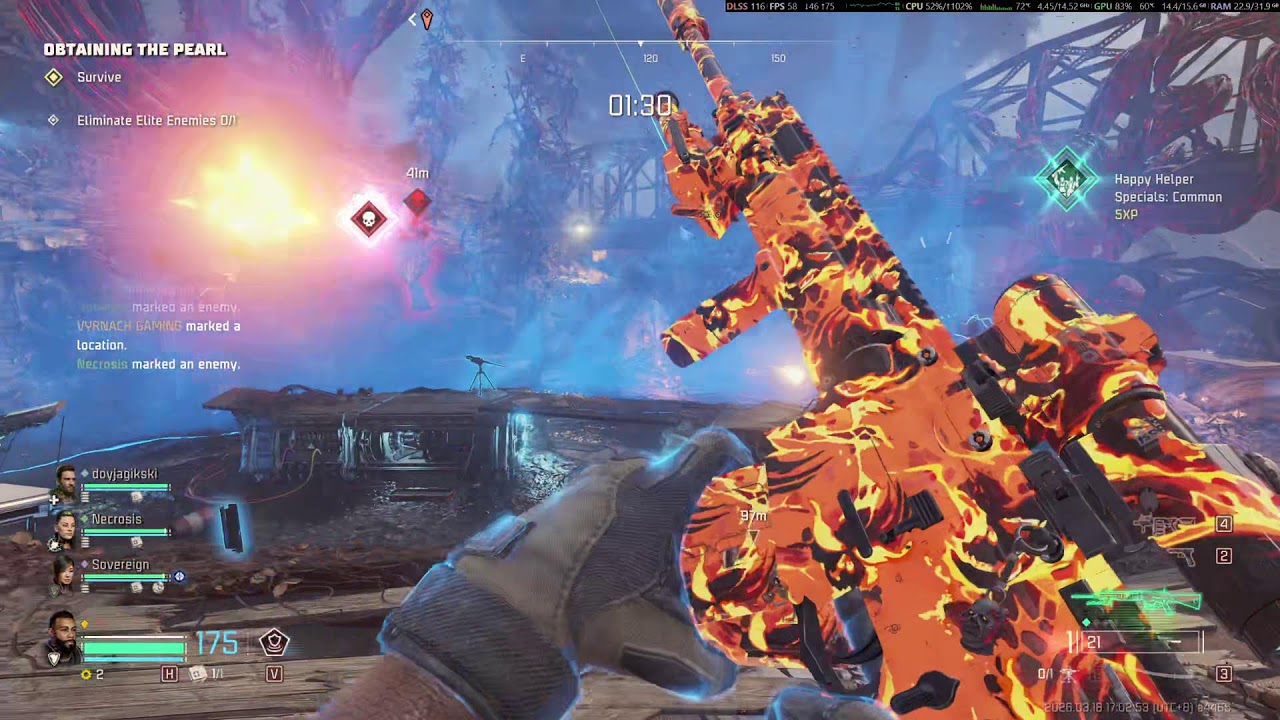Viewport: 1280px width, 720px height.
Task: Use the medkit item icon
Action: coord(198,674)
